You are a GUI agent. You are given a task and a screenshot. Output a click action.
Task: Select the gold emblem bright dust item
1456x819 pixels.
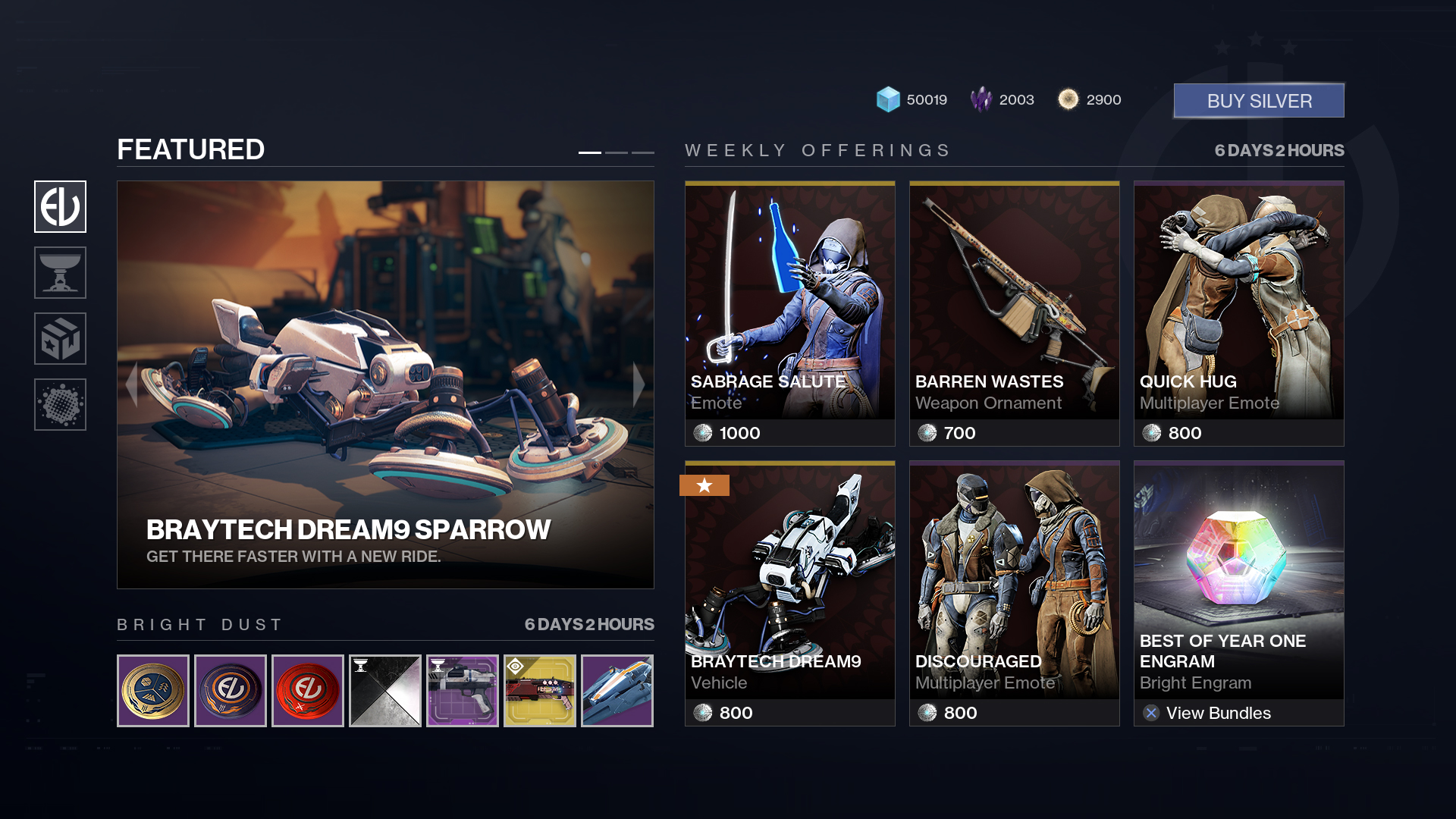click(x=153, y=691)
